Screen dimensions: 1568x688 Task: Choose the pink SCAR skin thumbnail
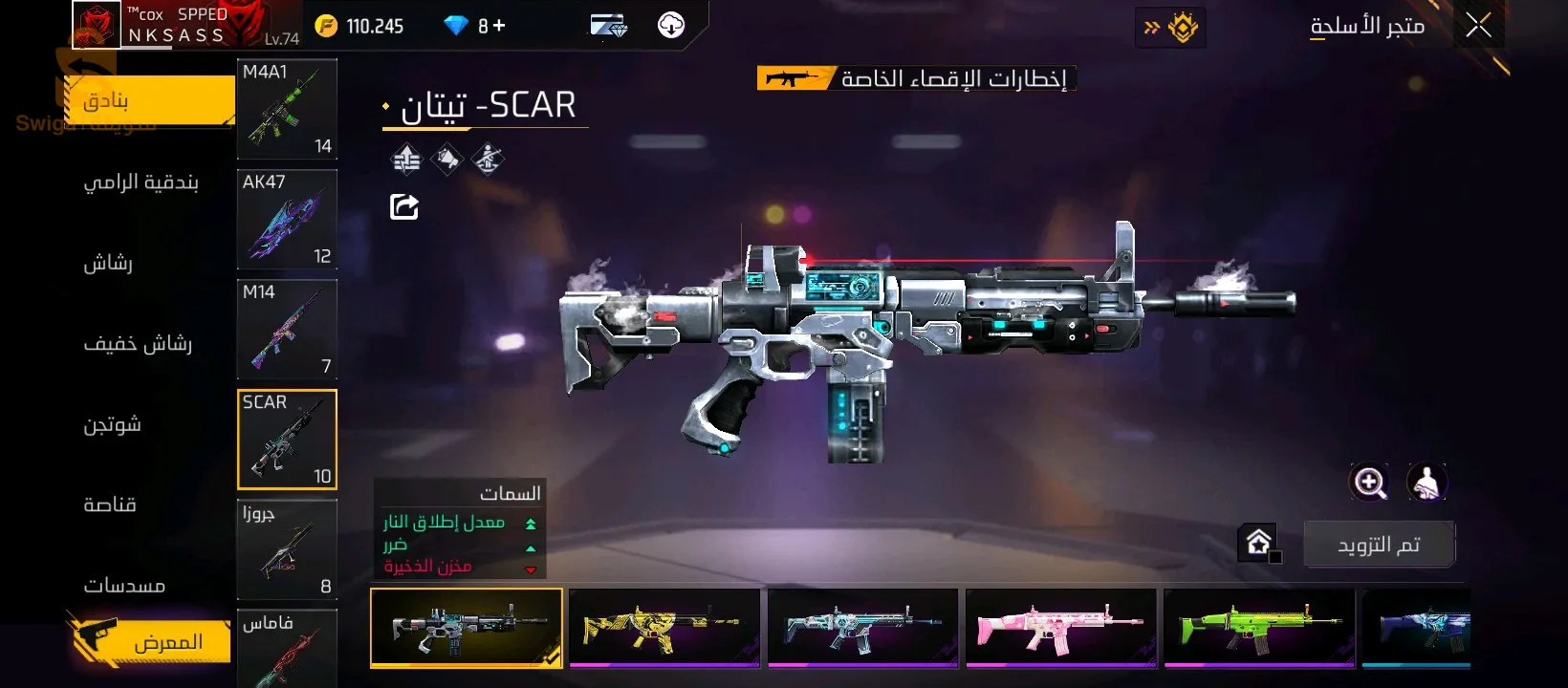(x=1061, y=627)
